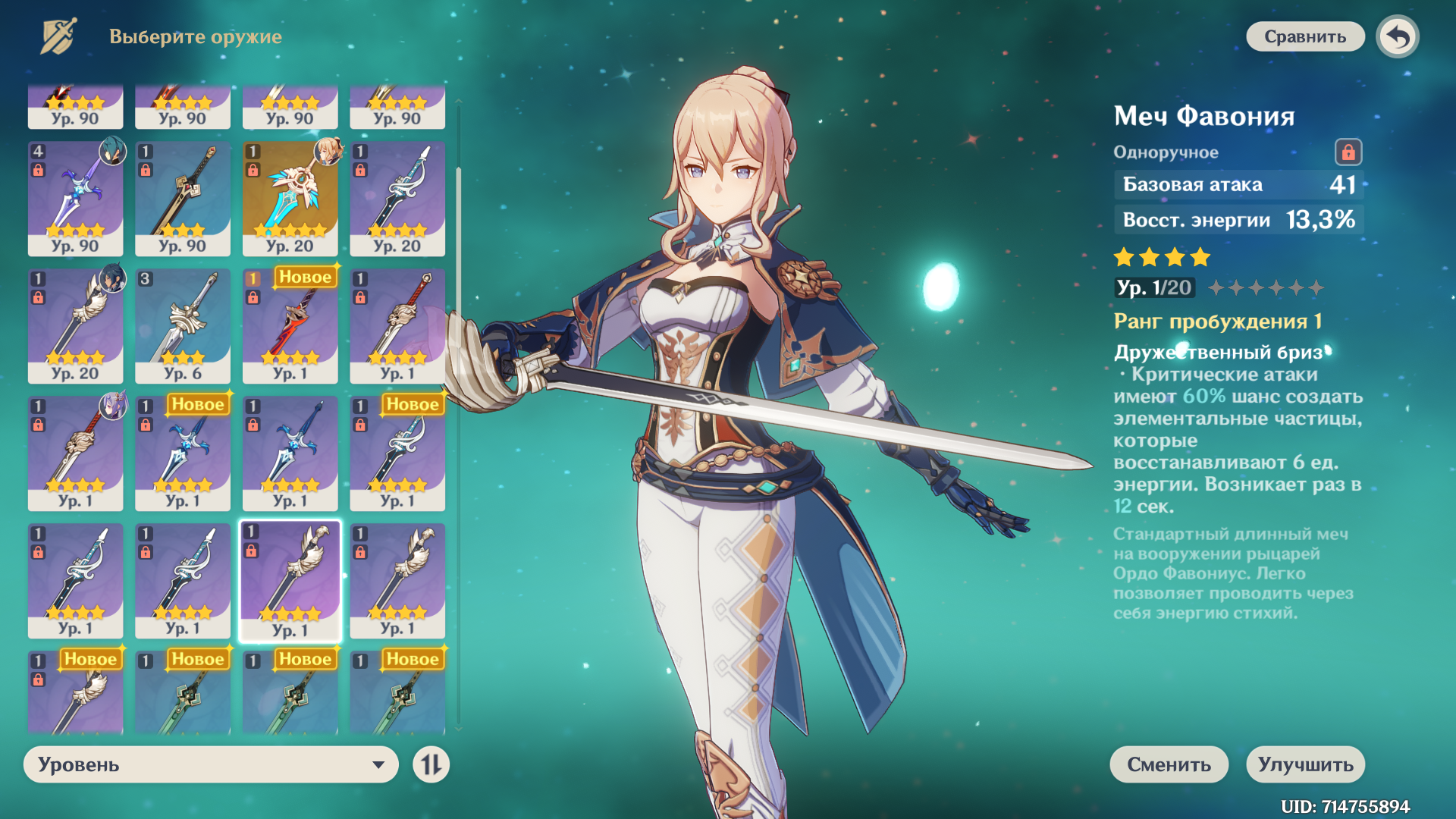Choose the red-black sword marked Новое
1456x819 pixels.
pos(290,326)
